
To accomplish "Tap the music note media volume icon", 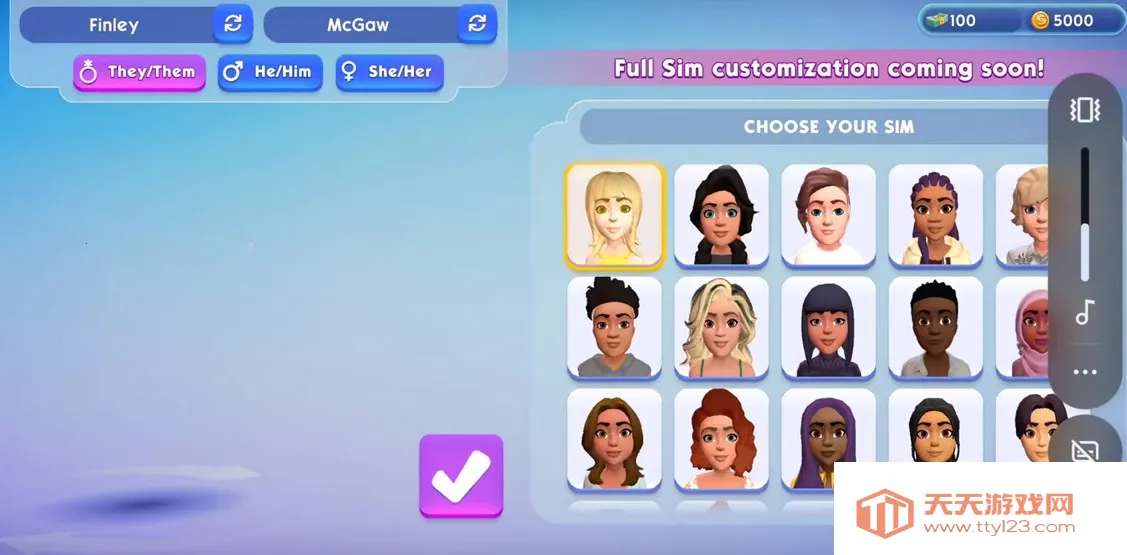I will pyautogui.click(x=1085, y=313).
